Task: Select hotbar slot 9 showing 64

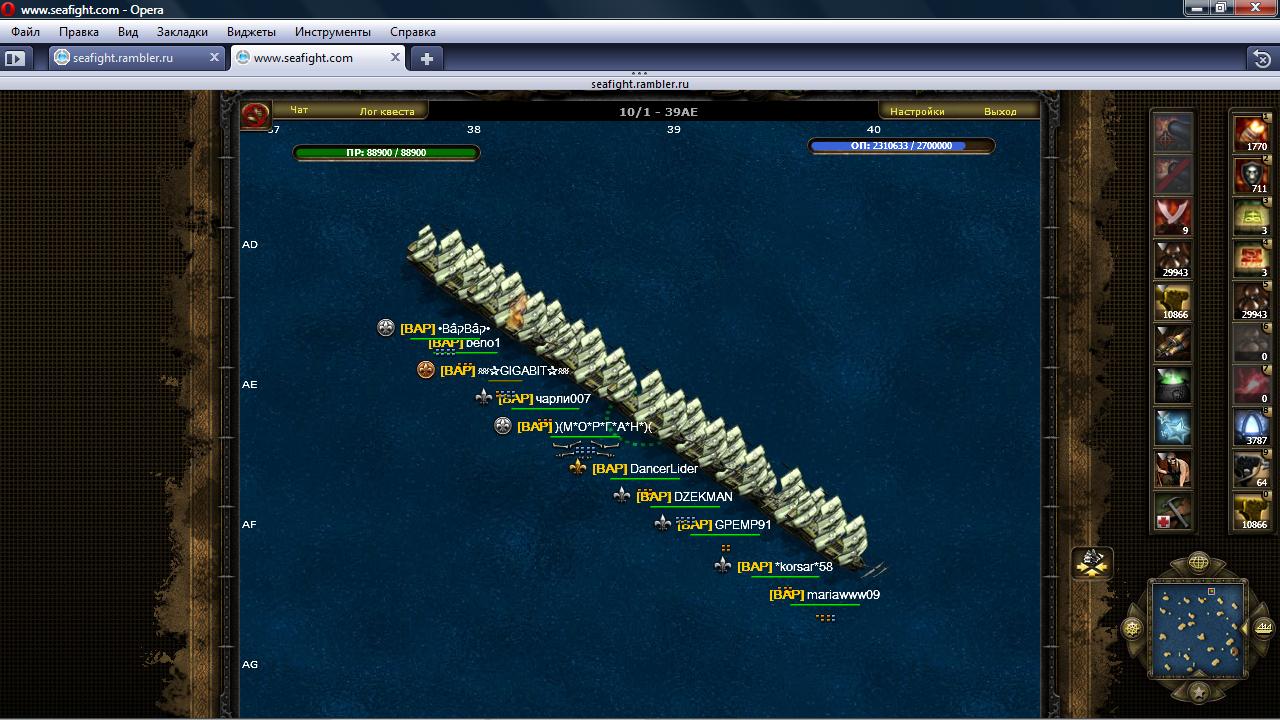Action: (1251, 468)
